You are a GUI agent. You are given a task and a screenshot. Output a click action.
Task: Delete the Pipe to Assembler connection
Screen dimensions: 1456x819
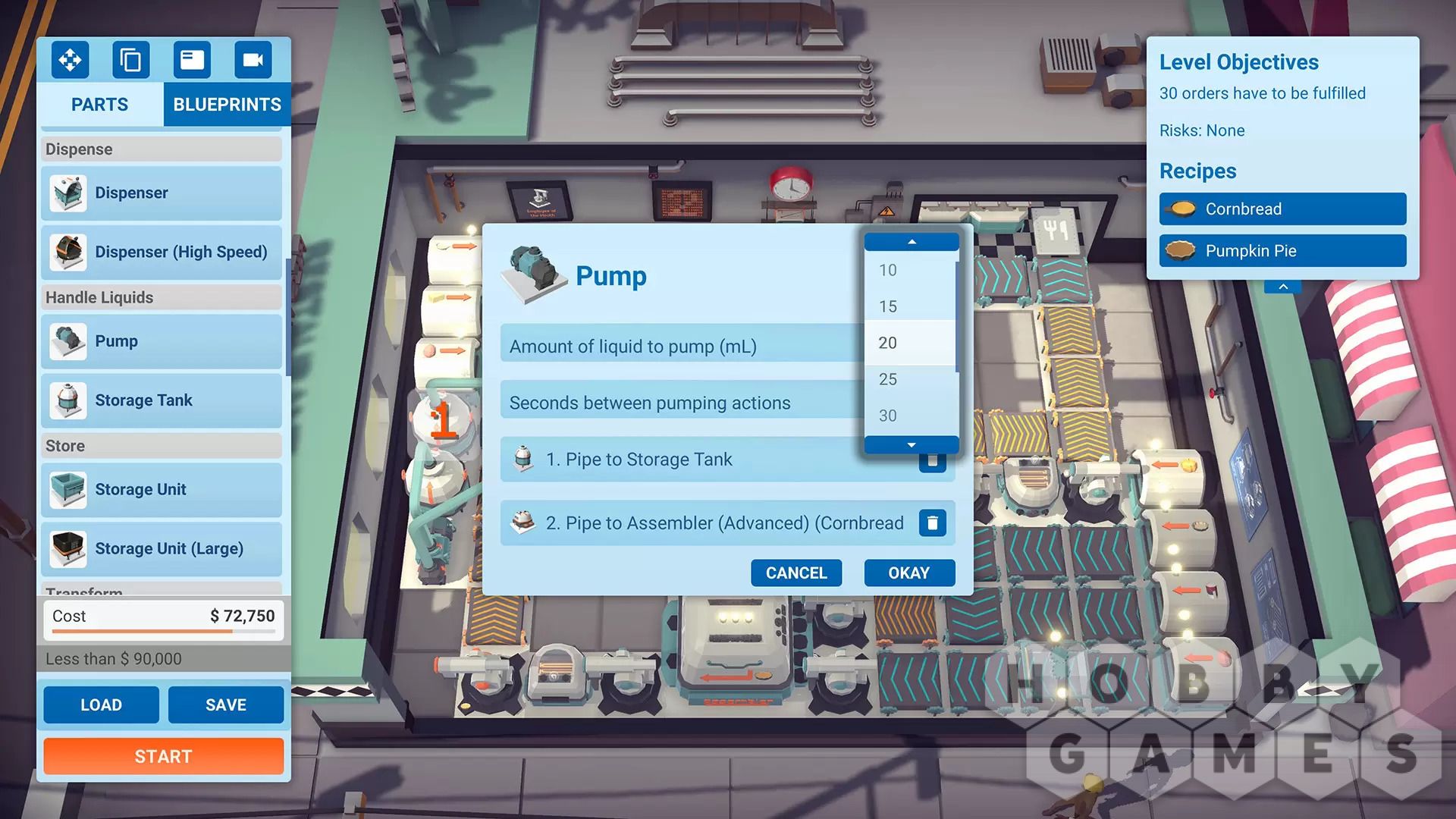[932, 522]
